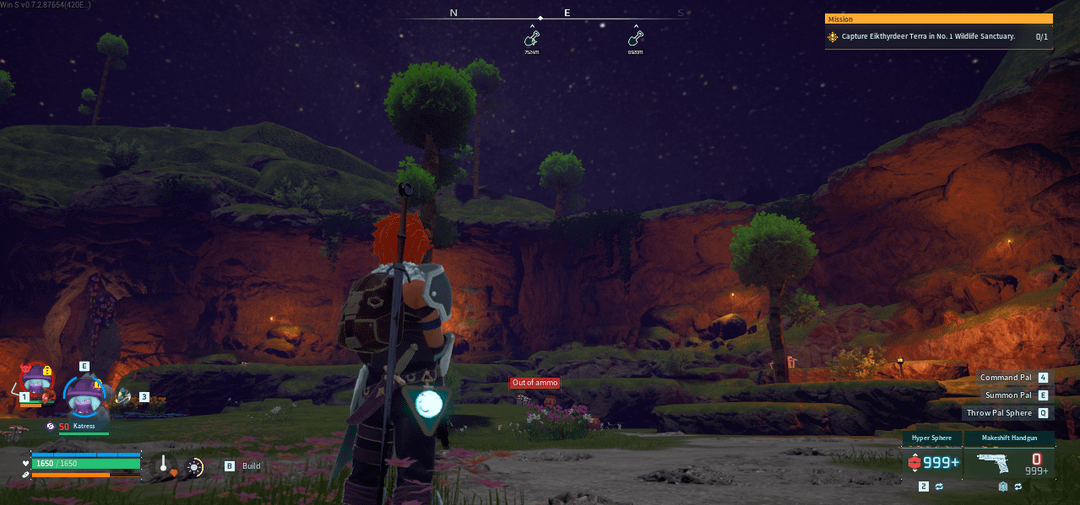Click the Throw Pal Sphere label
This screenshot has height=505, width=1080.
pyautogui.click(x=998, y=413)
